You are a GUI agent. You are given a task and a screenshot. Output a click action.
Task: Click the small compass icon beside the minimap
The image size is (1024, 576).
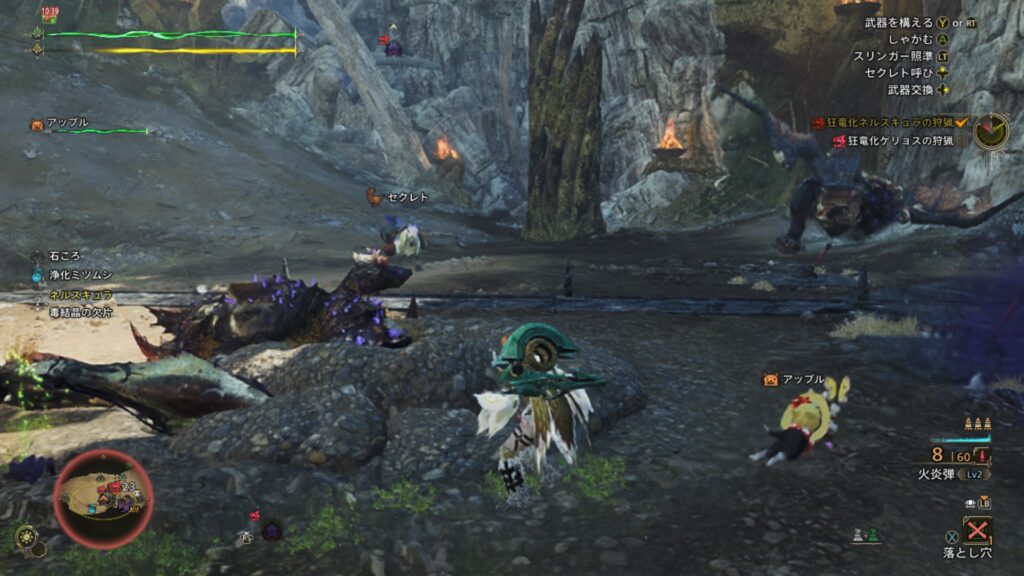pyautogui.click(x=26, y=536)
